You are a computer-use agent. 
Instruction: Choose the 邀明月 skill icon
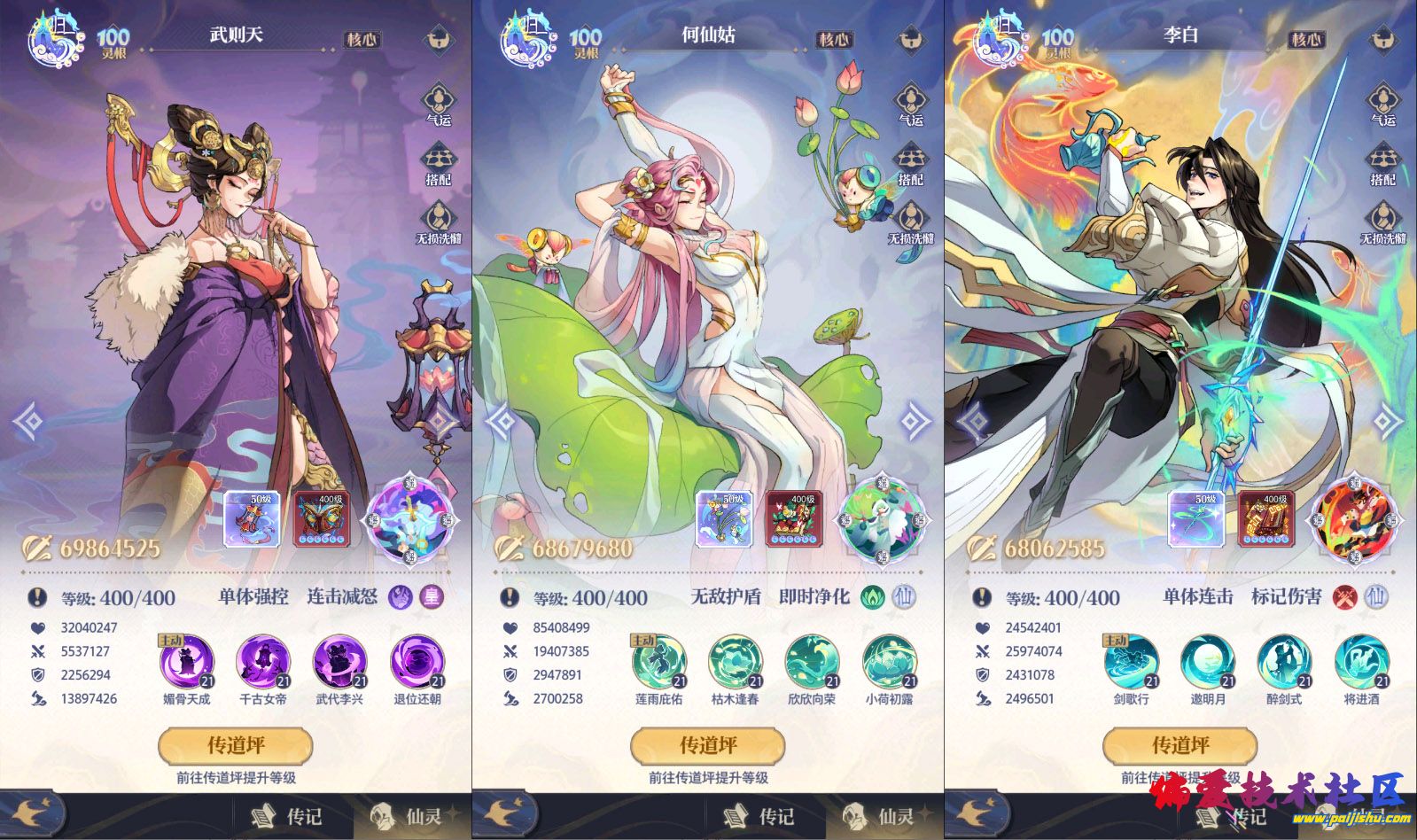click(x=1208, y=663)
